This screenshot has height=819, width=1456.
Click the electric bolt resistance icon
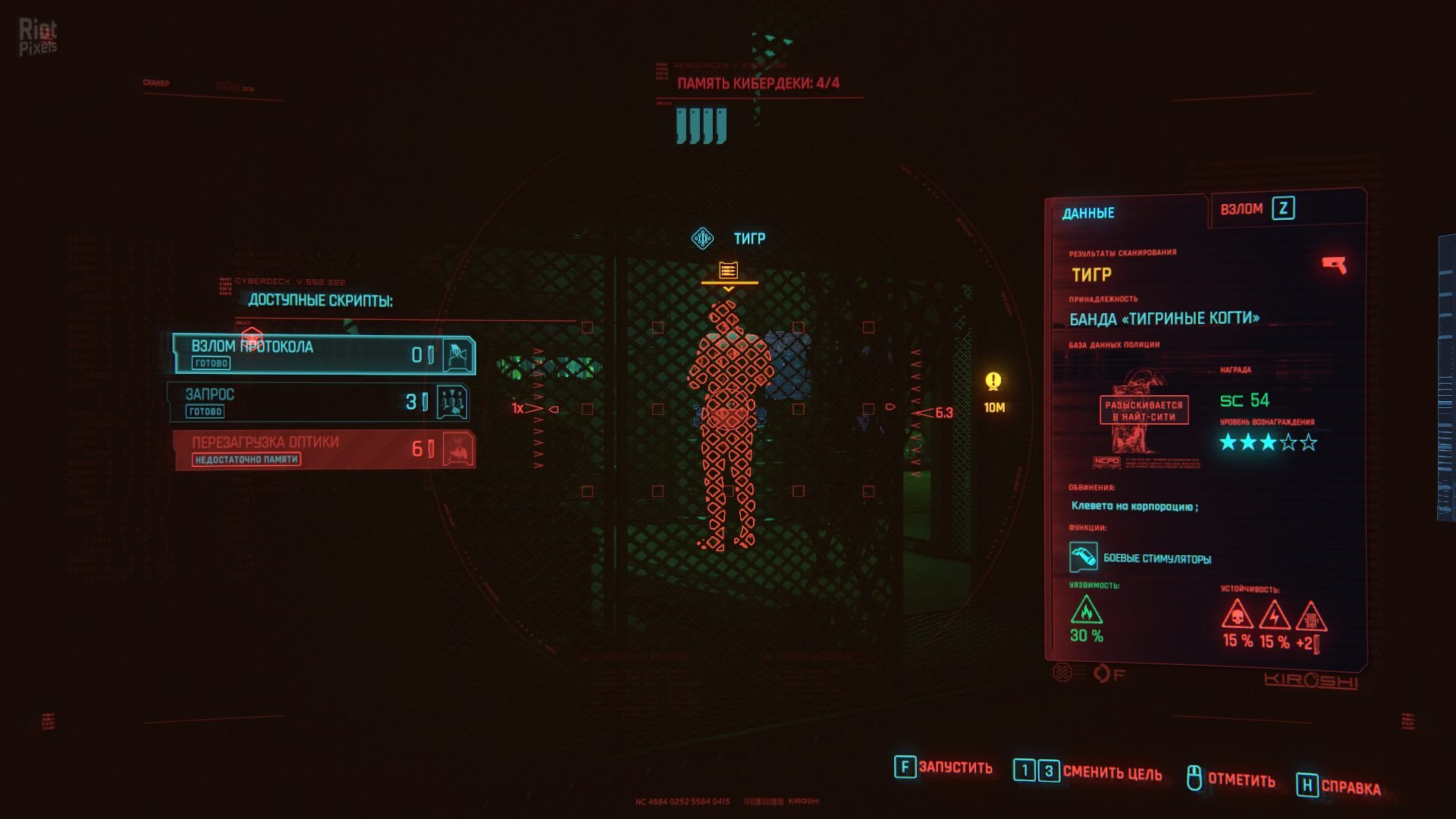(x=1274, y=615)
